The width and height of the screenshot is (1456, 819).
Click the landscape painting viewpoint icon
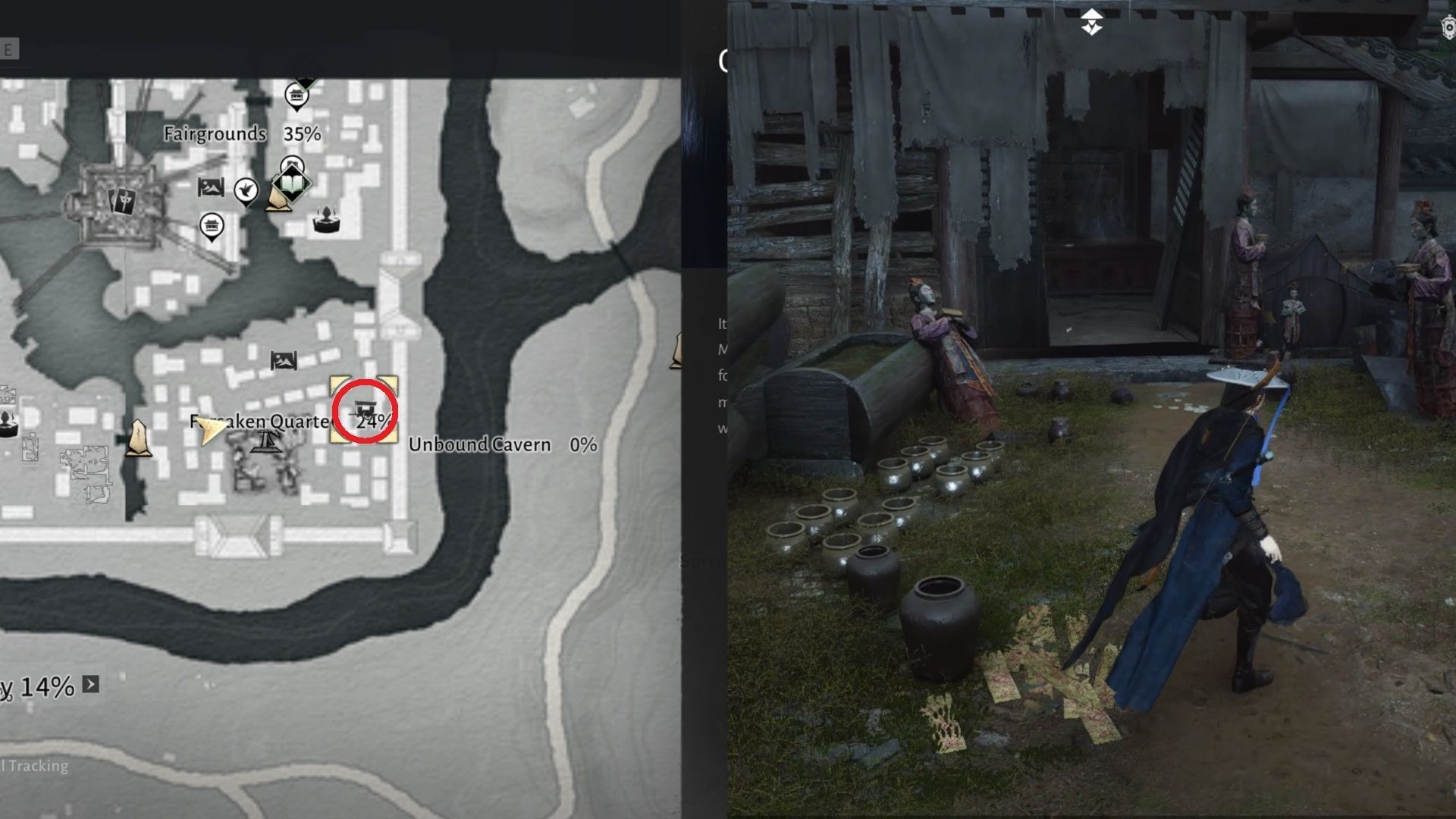tap(209, 187)
